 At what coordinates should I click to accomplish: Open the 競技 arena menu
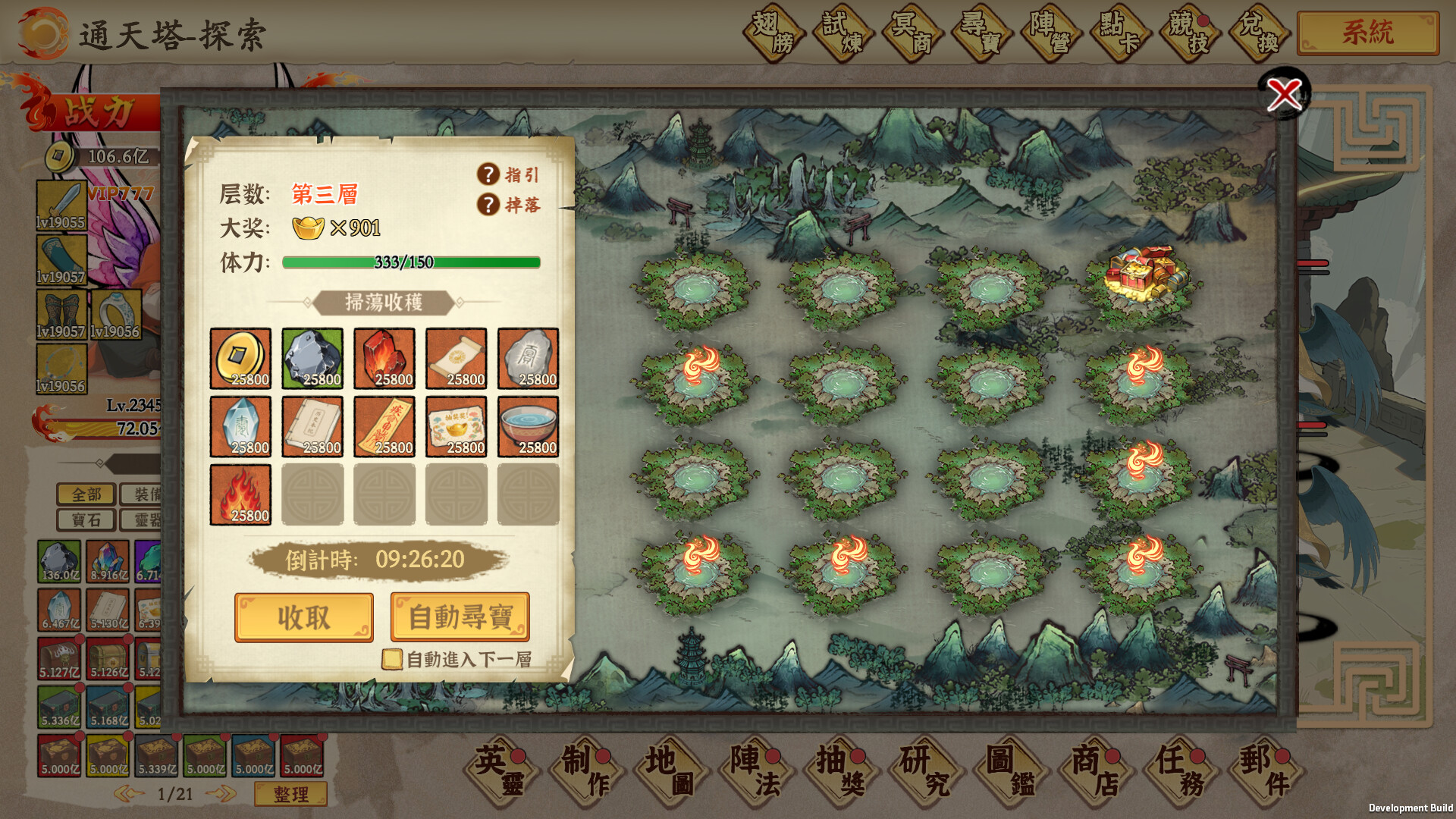[1188, 33]
